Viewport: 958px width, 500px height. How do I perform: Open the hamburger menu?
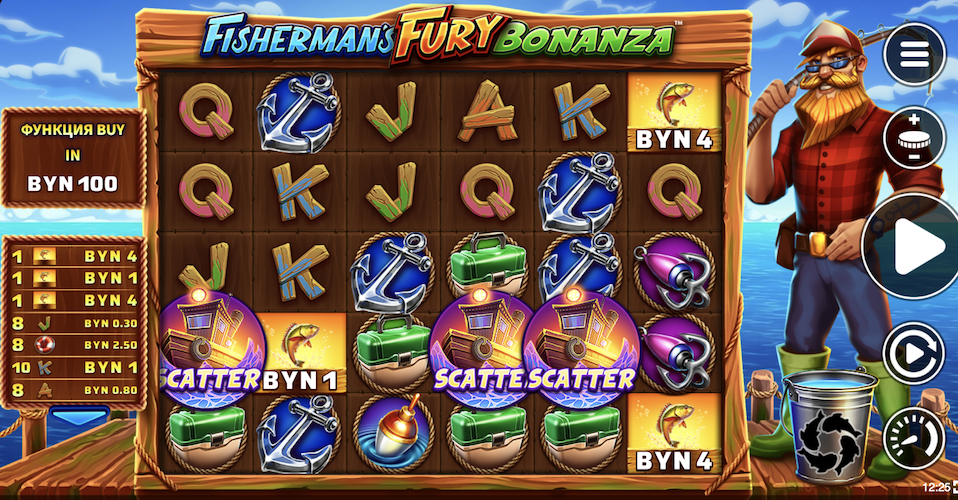pos(913,54)
